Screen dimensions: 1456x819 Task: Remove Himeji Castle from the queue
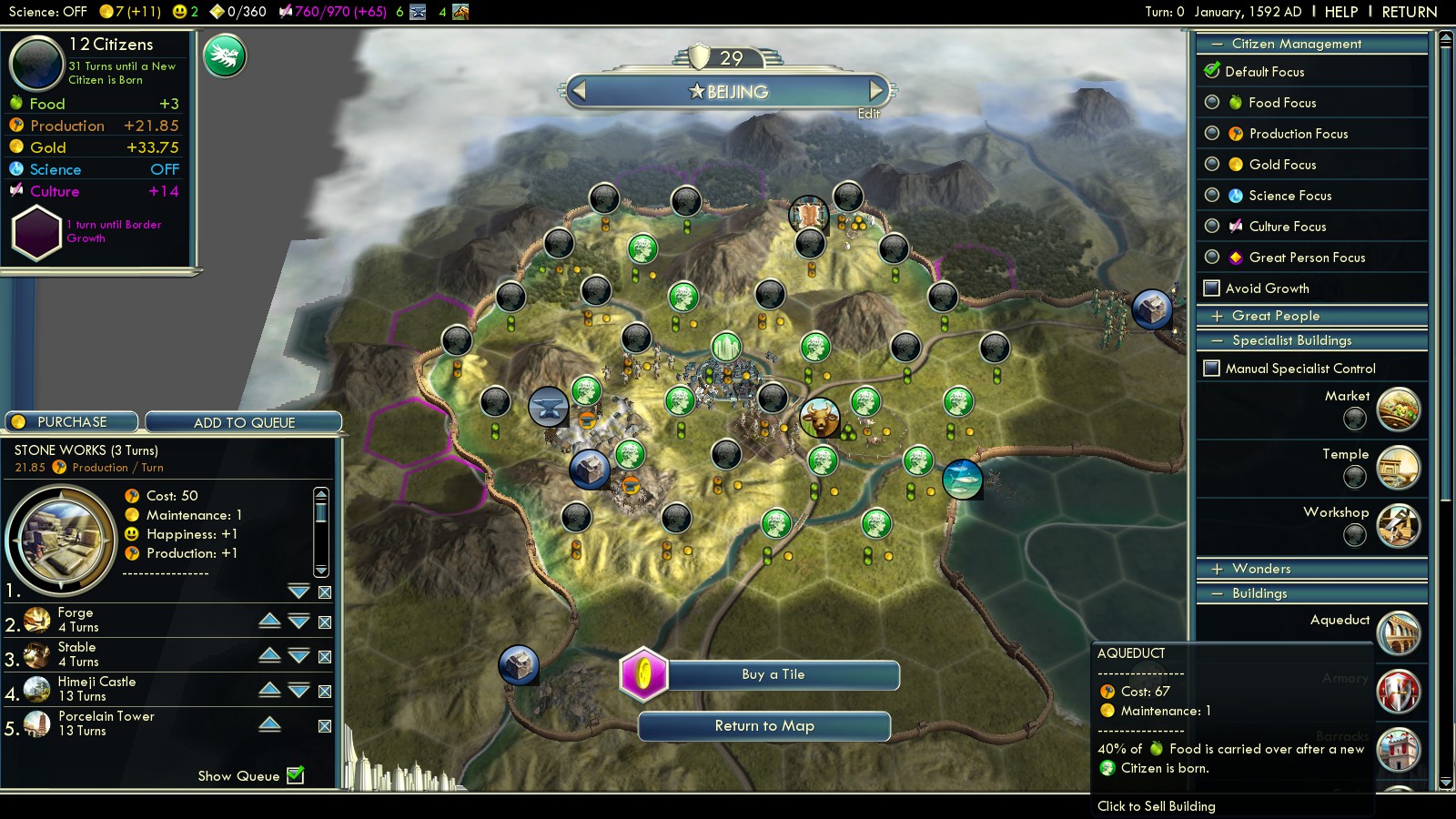point(325,692)
